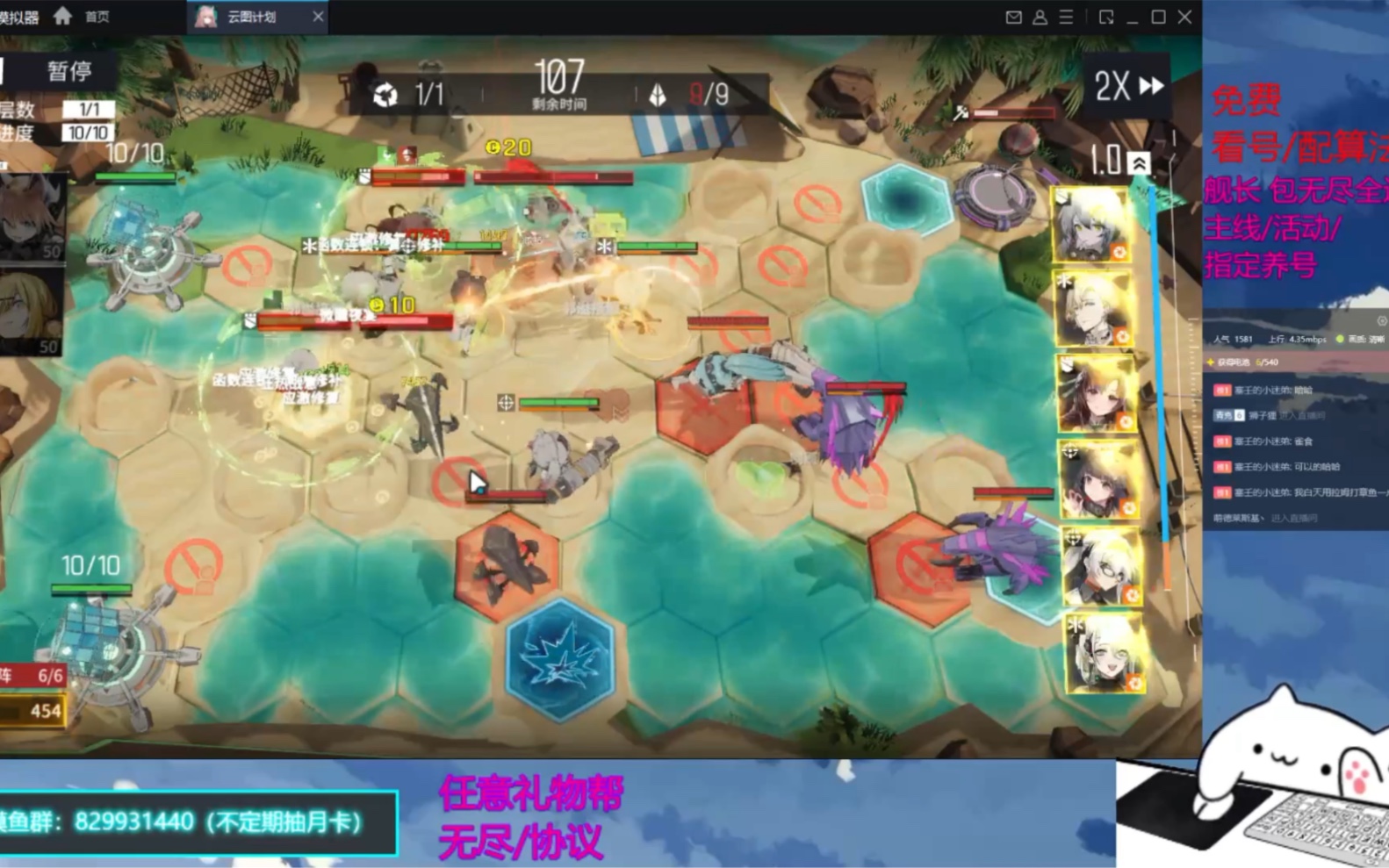Viewport: 1389px width, 868px height.
Task: Click the user account icon in the titlebar
Action: pyautogui.click(x=1040, y=17)
